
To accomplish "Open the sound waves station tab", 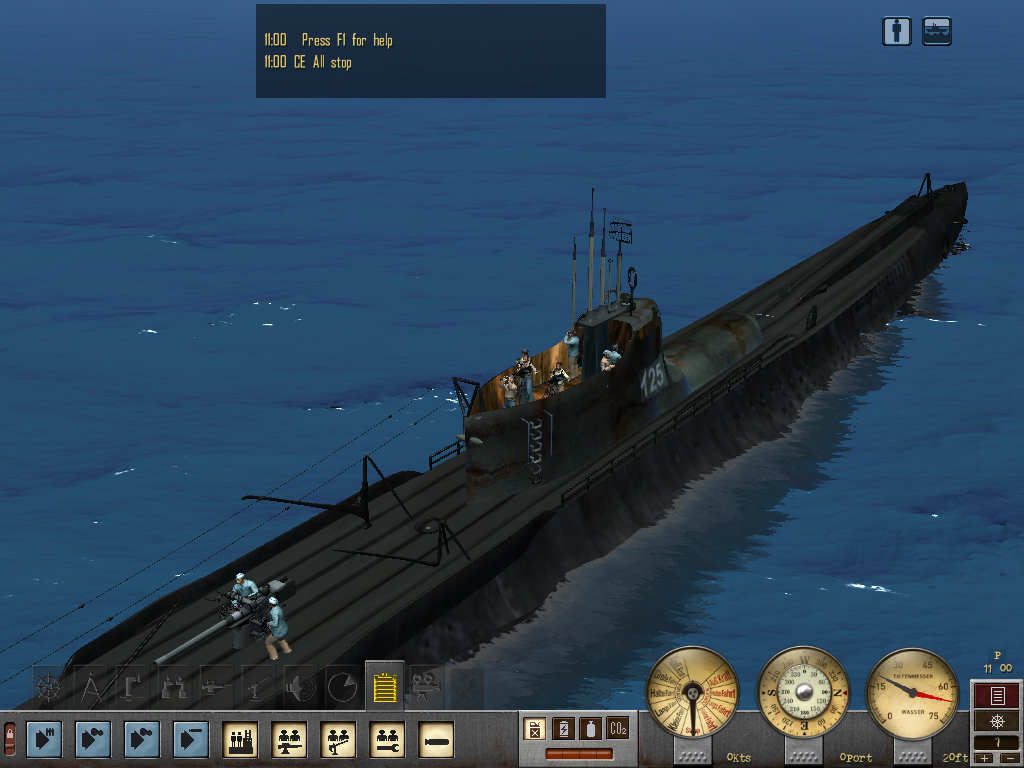I will tap(299, 688).
